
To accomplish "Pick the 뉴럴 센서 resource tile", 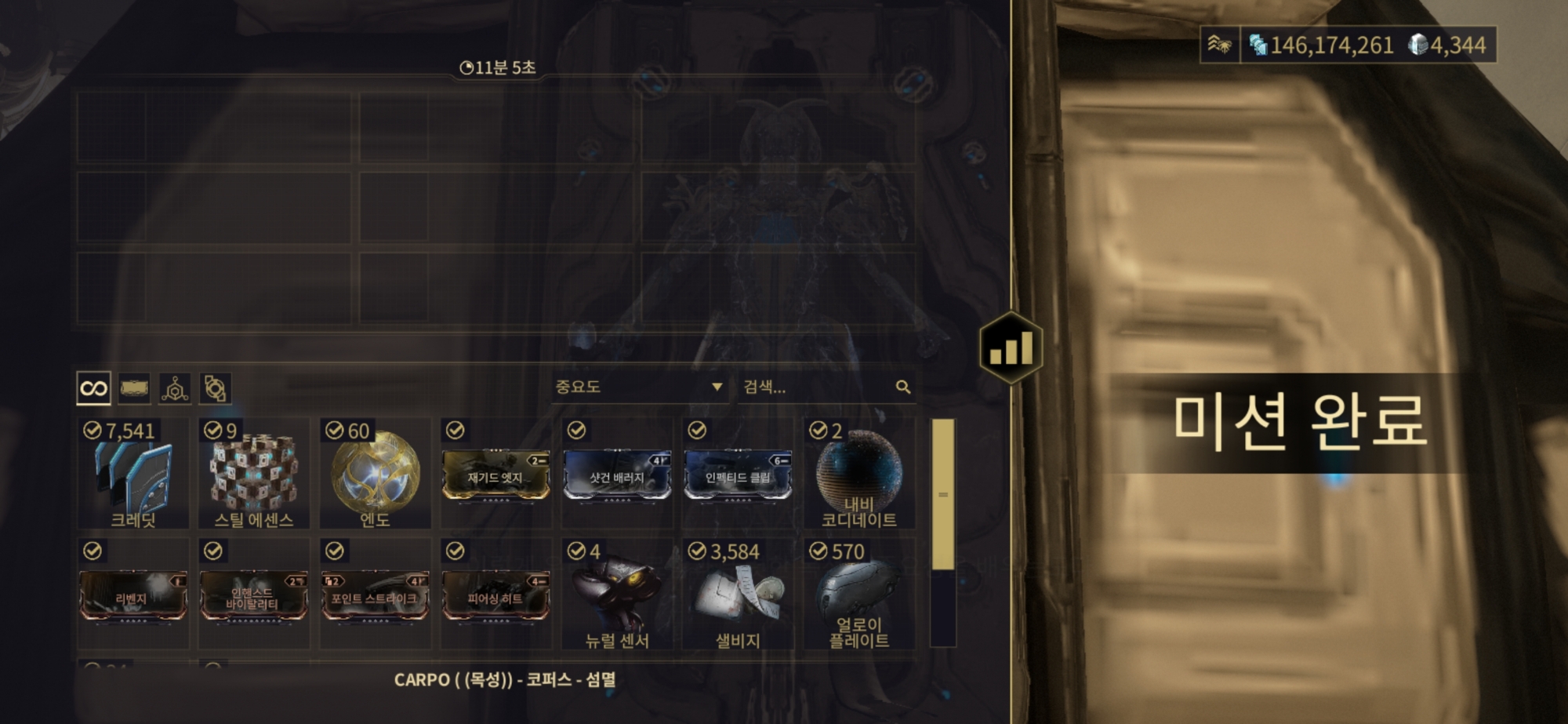I will 617,595.
